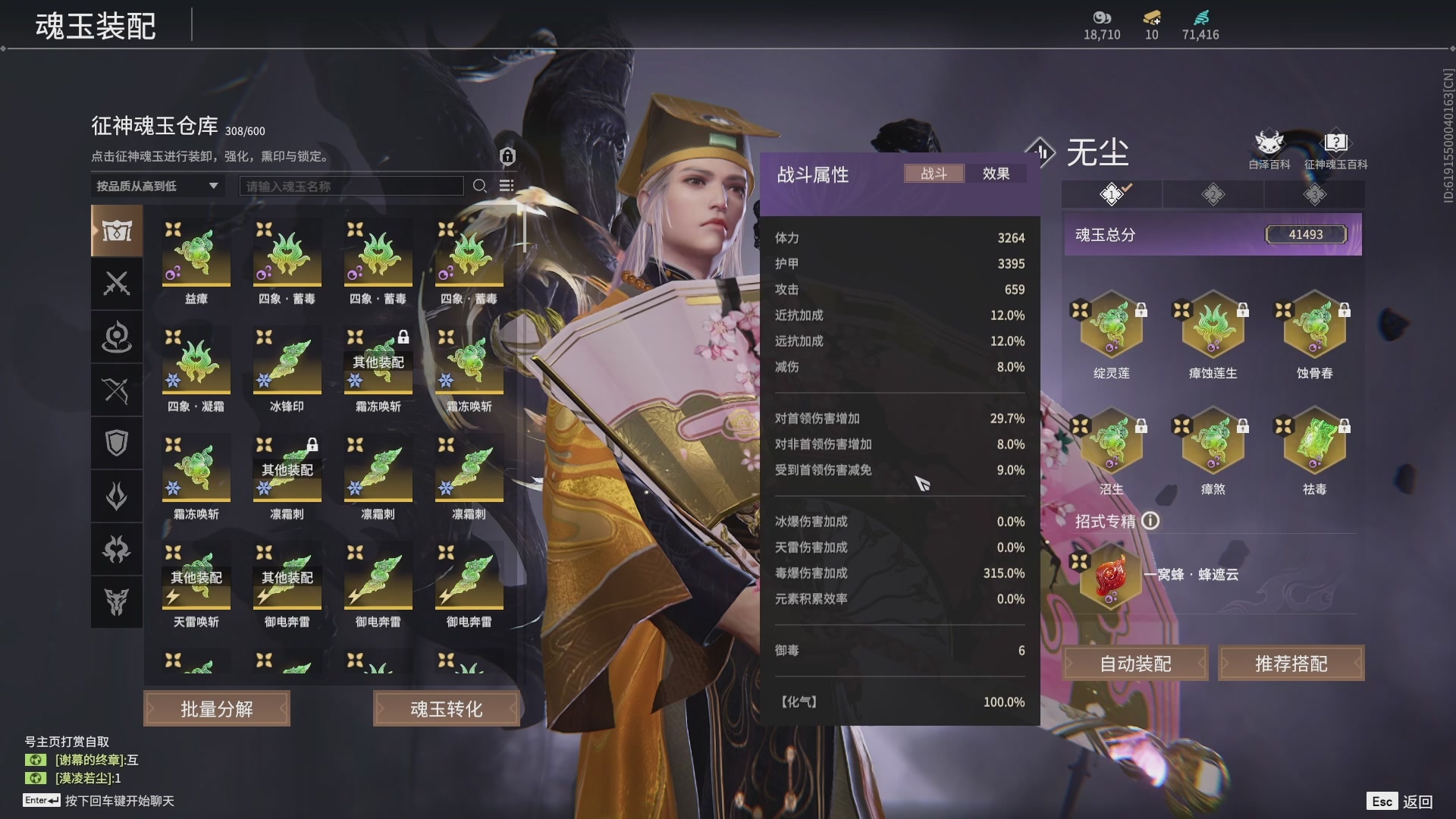Expand preset slot 2 at the top

1213,194
